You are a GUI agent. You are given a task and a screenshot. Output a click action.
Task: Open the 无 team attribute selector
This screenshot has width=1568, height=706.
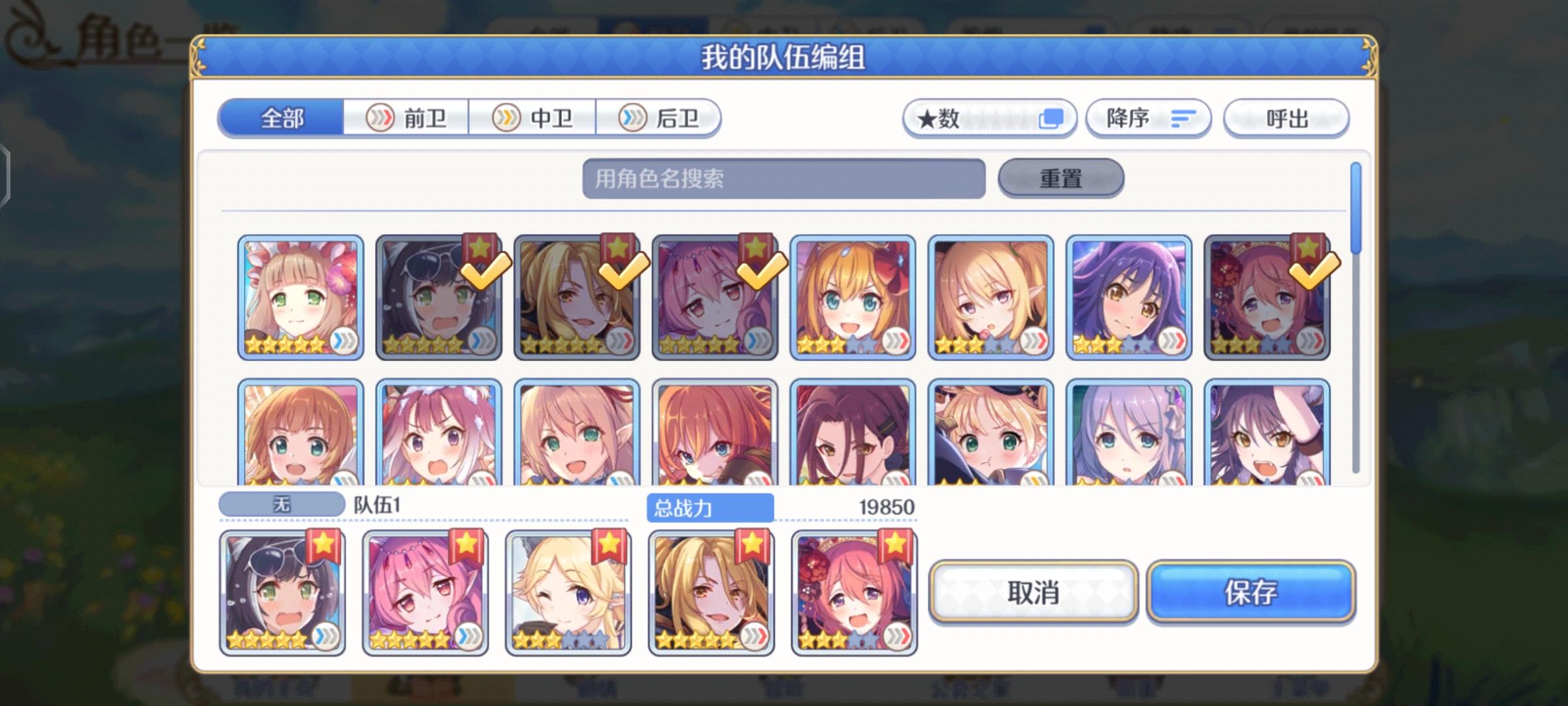pos(282,503)
